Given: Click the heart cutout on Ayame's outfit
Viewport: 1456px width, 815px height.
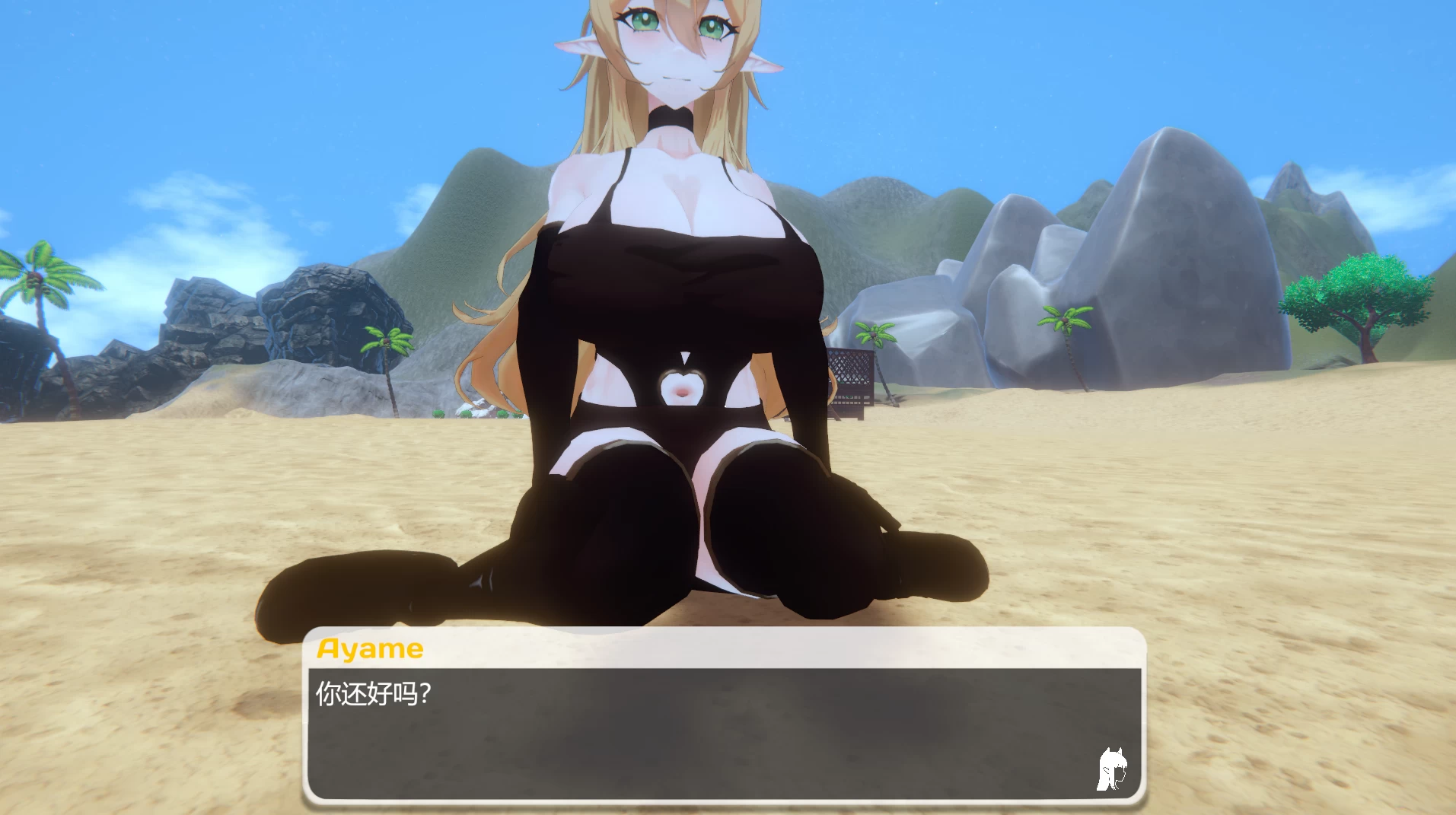Looking at the screenshot, I should (x=683, y=390).
